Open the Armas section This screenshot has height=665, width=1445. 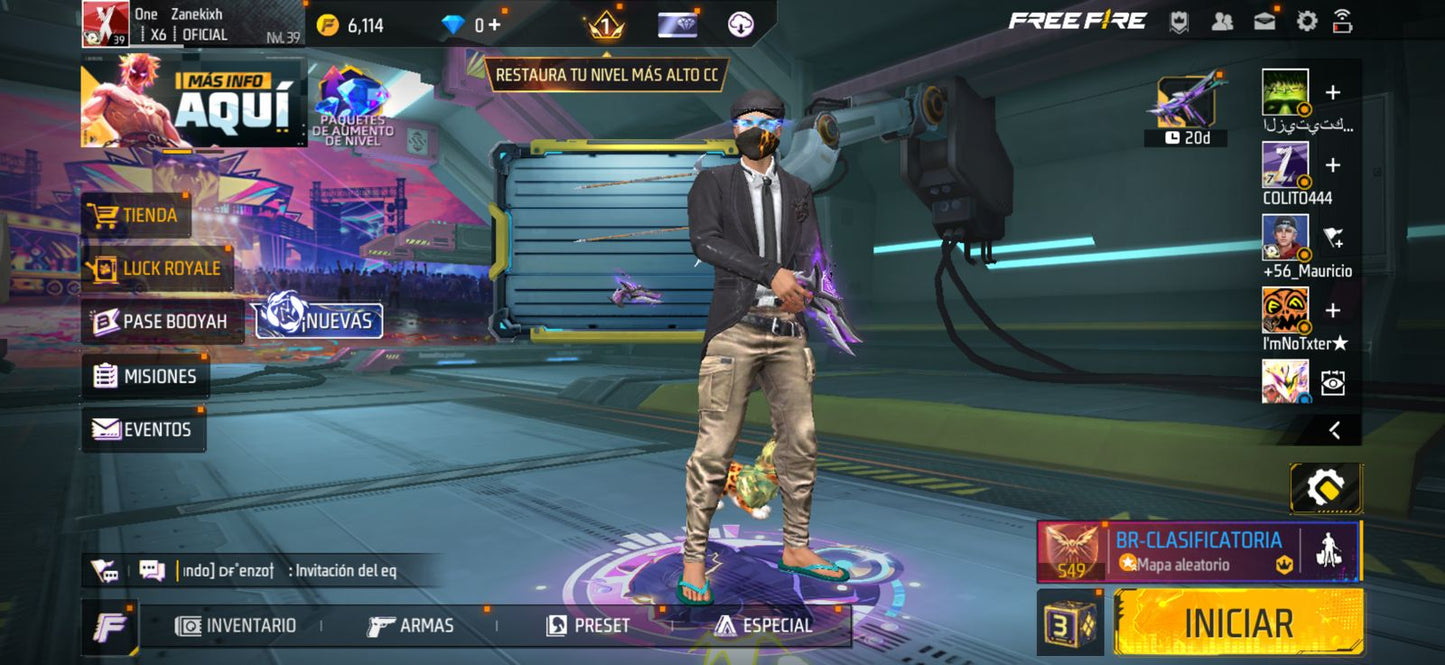410,626
